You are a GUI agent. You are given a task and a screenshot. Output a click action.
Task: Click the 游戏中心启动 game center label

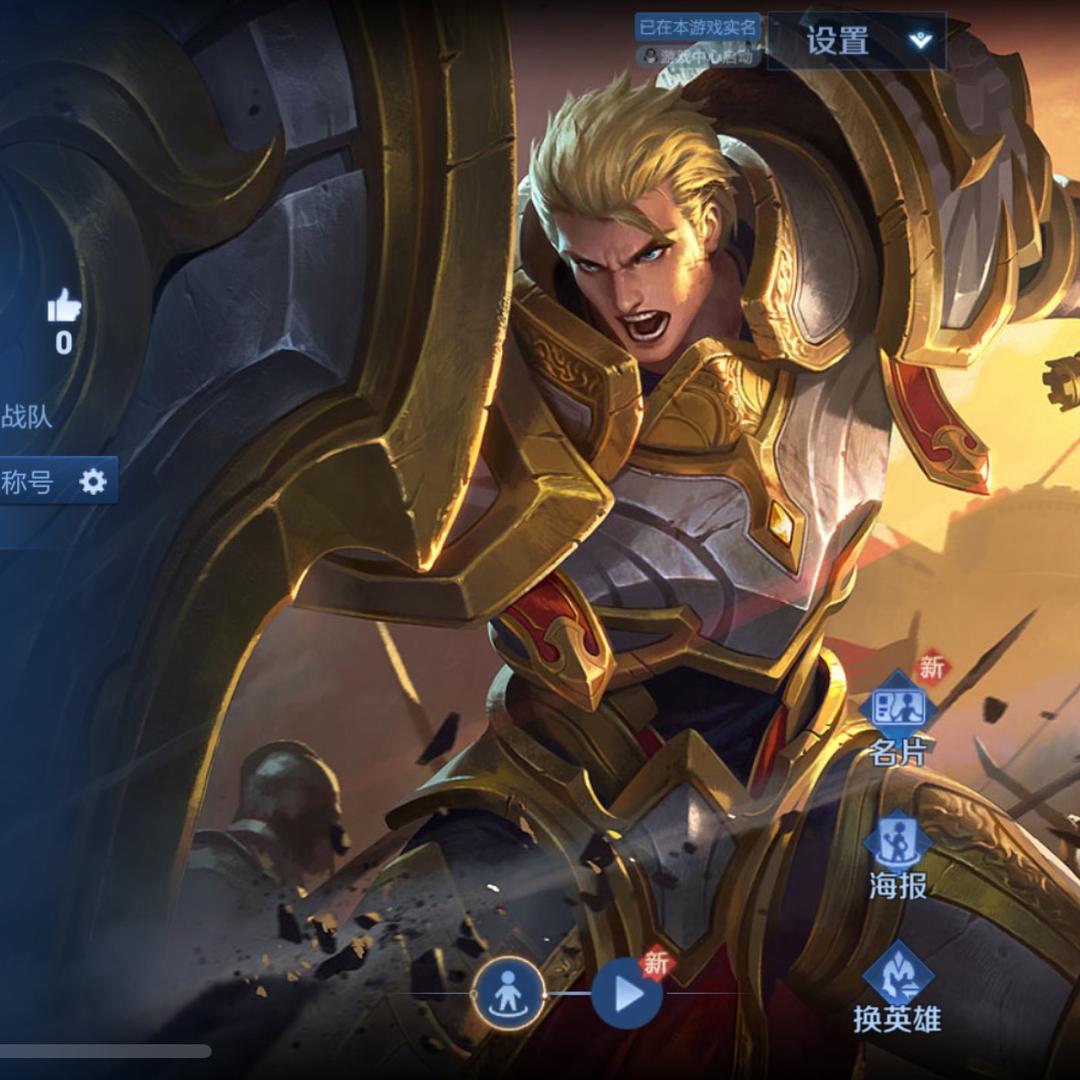700,57
